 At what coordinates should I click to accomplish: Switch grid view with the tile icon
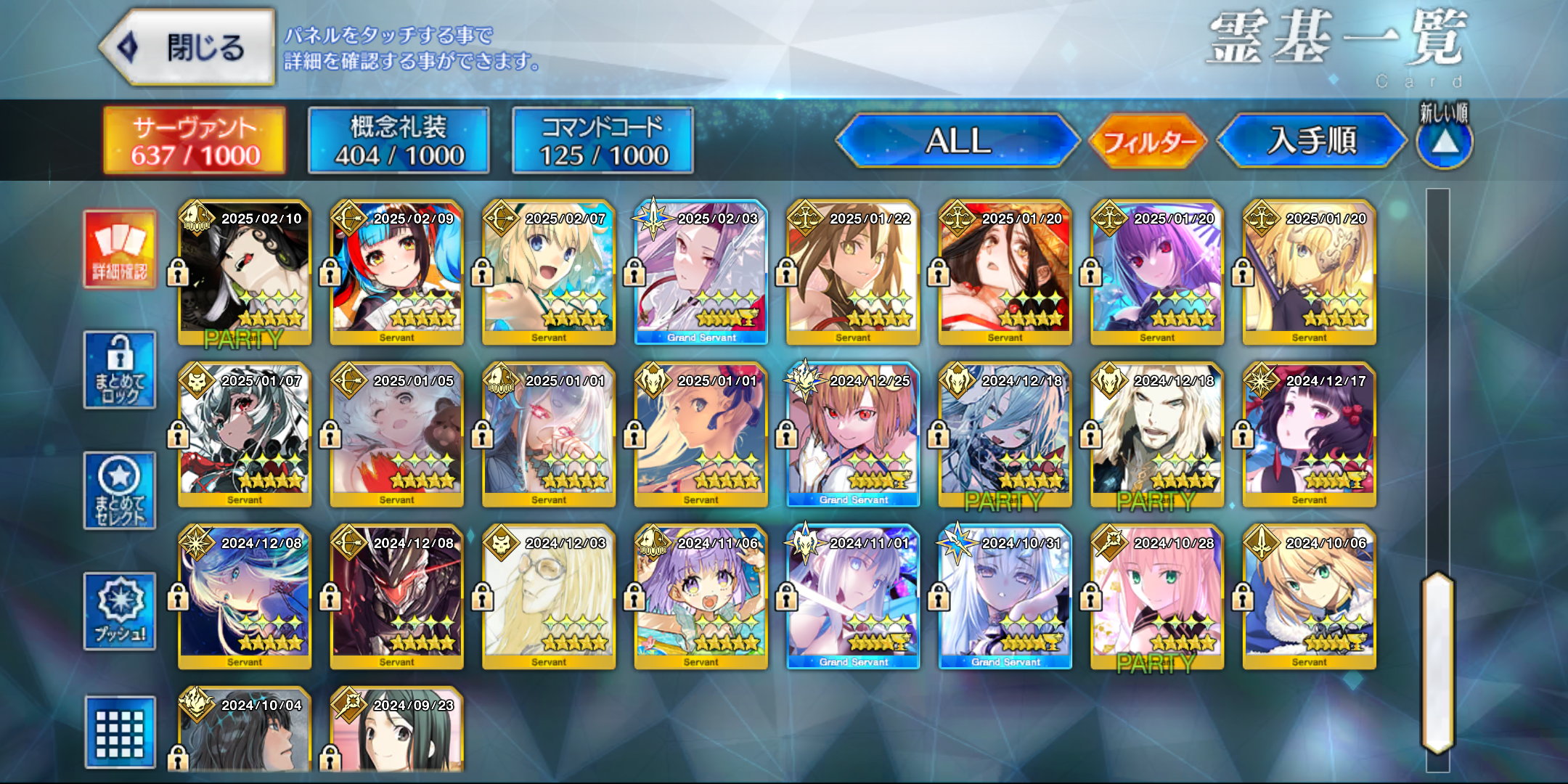(120, 732)
